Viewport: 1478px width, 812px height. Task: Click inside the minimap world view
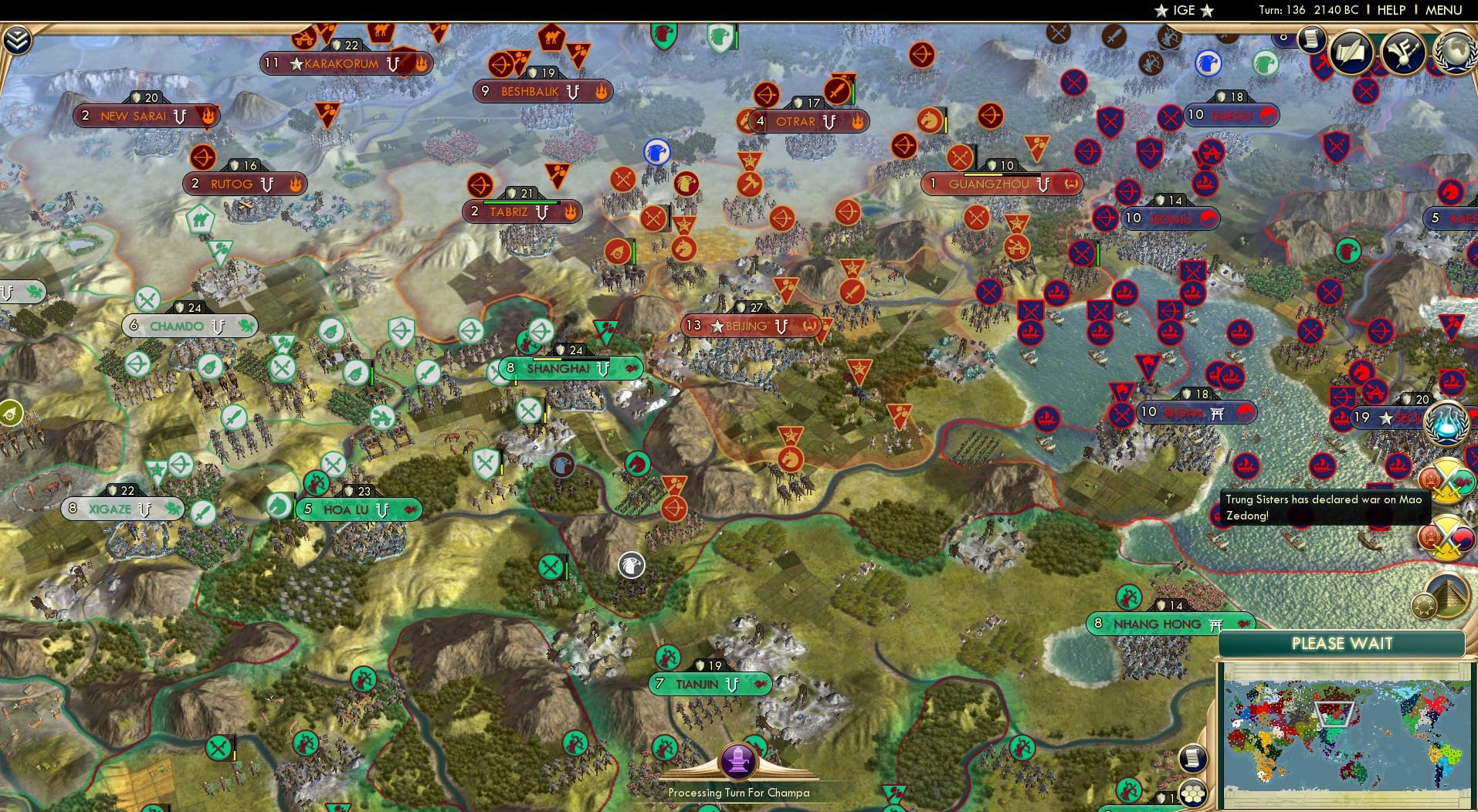coord(1347,733)
